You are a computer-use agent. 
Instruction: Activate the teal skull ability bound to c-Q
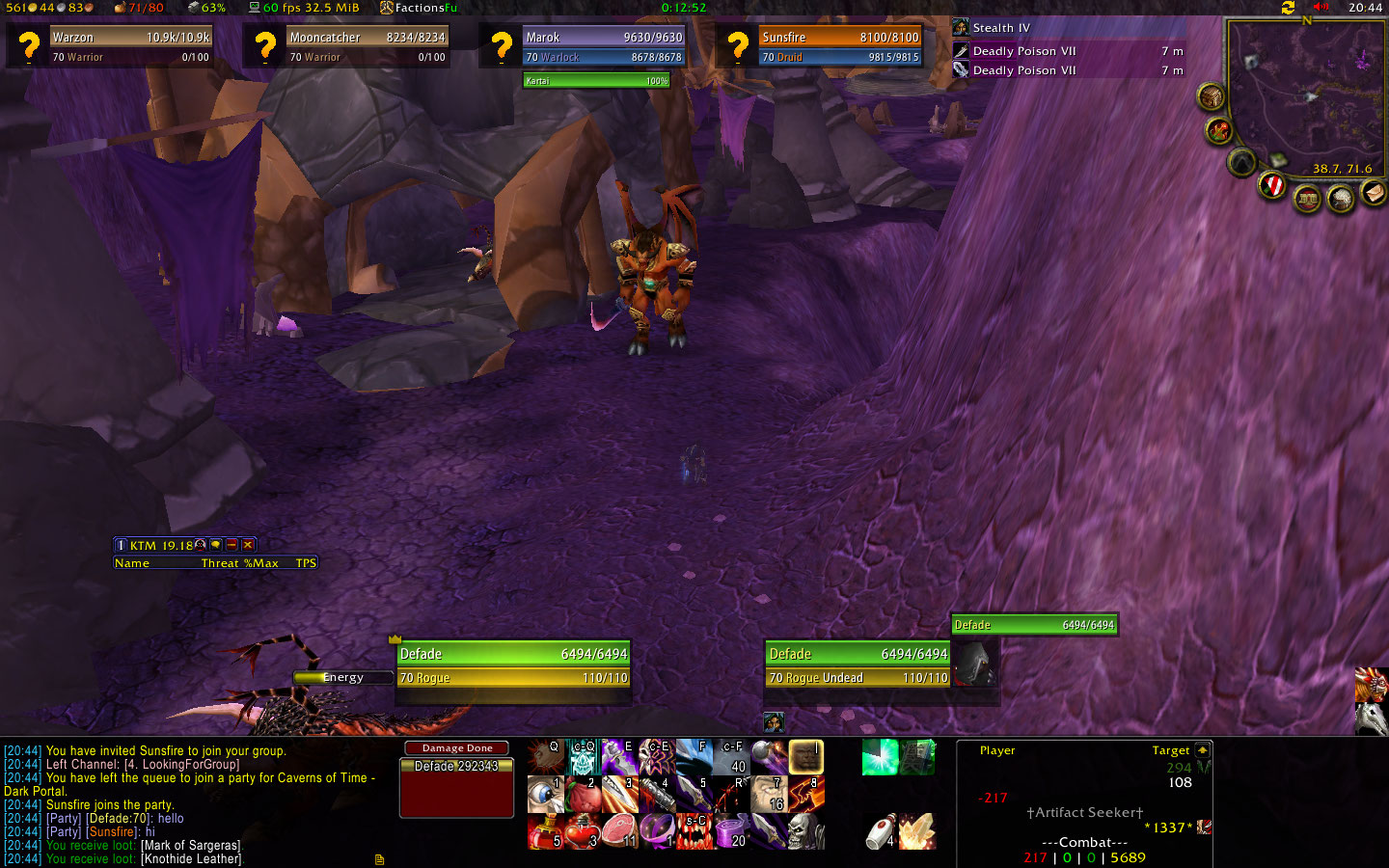tap(583, 757)
